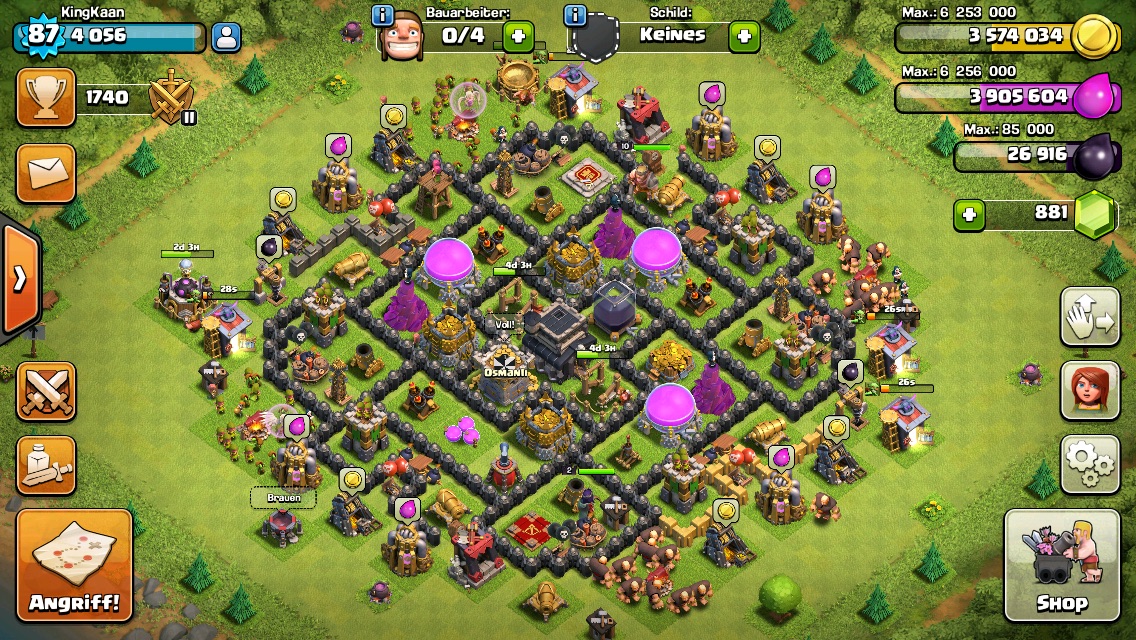
Task: Open the message inbox
Action: coord(45,173)
